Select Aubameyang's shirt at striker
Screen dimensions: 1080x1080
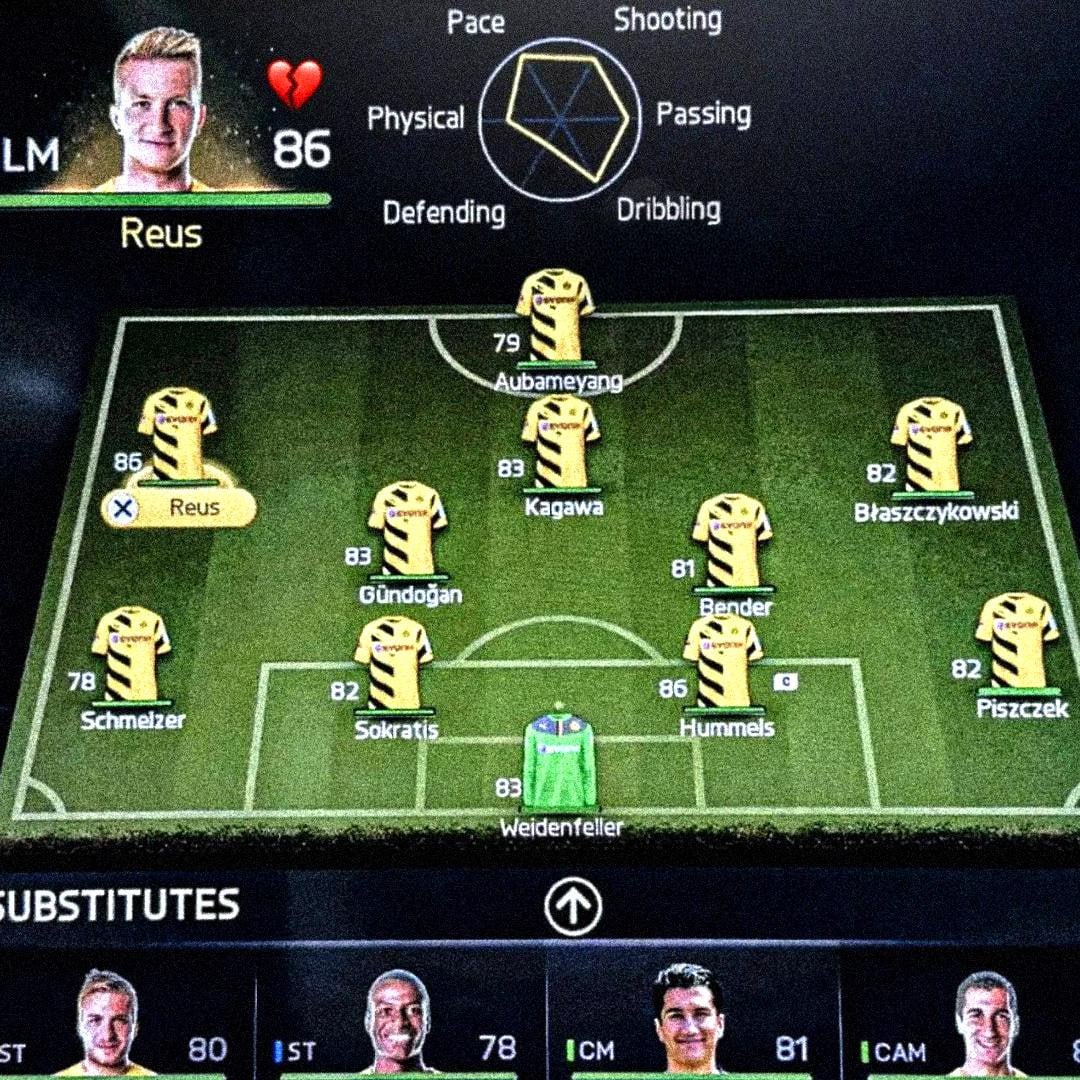555,315
